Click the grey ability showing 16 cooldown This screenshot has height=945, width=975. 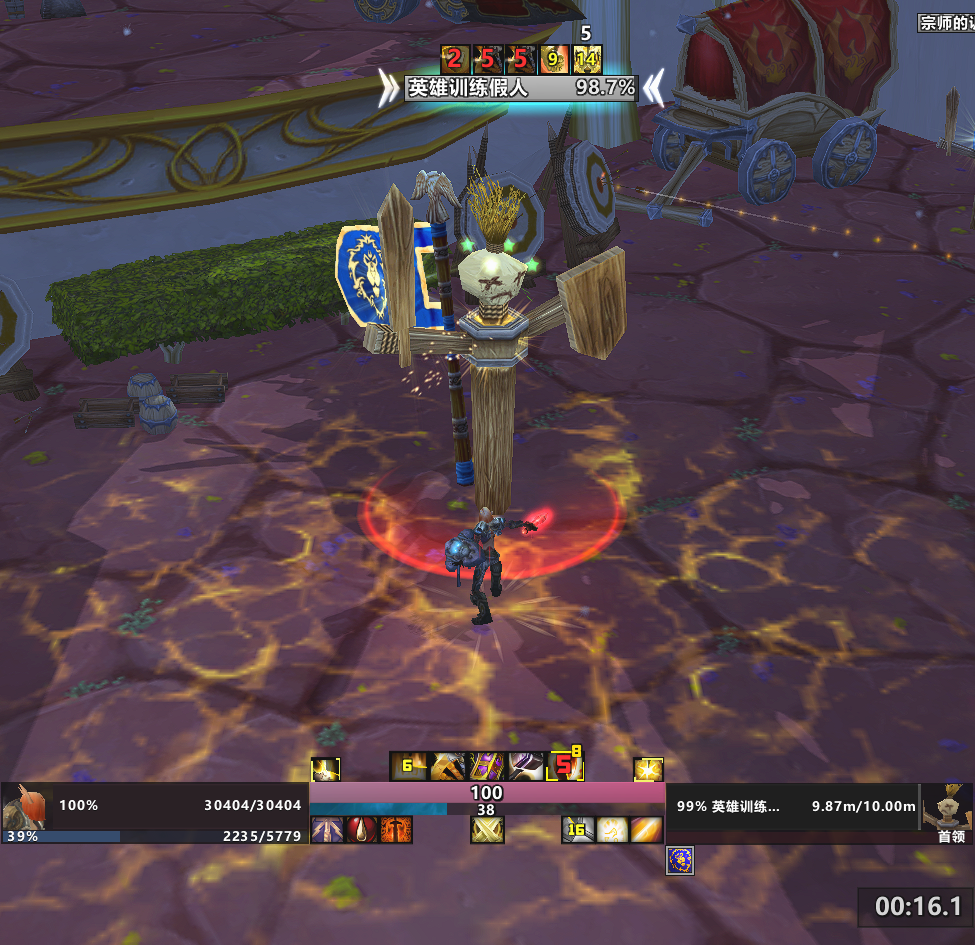[577, 830]
